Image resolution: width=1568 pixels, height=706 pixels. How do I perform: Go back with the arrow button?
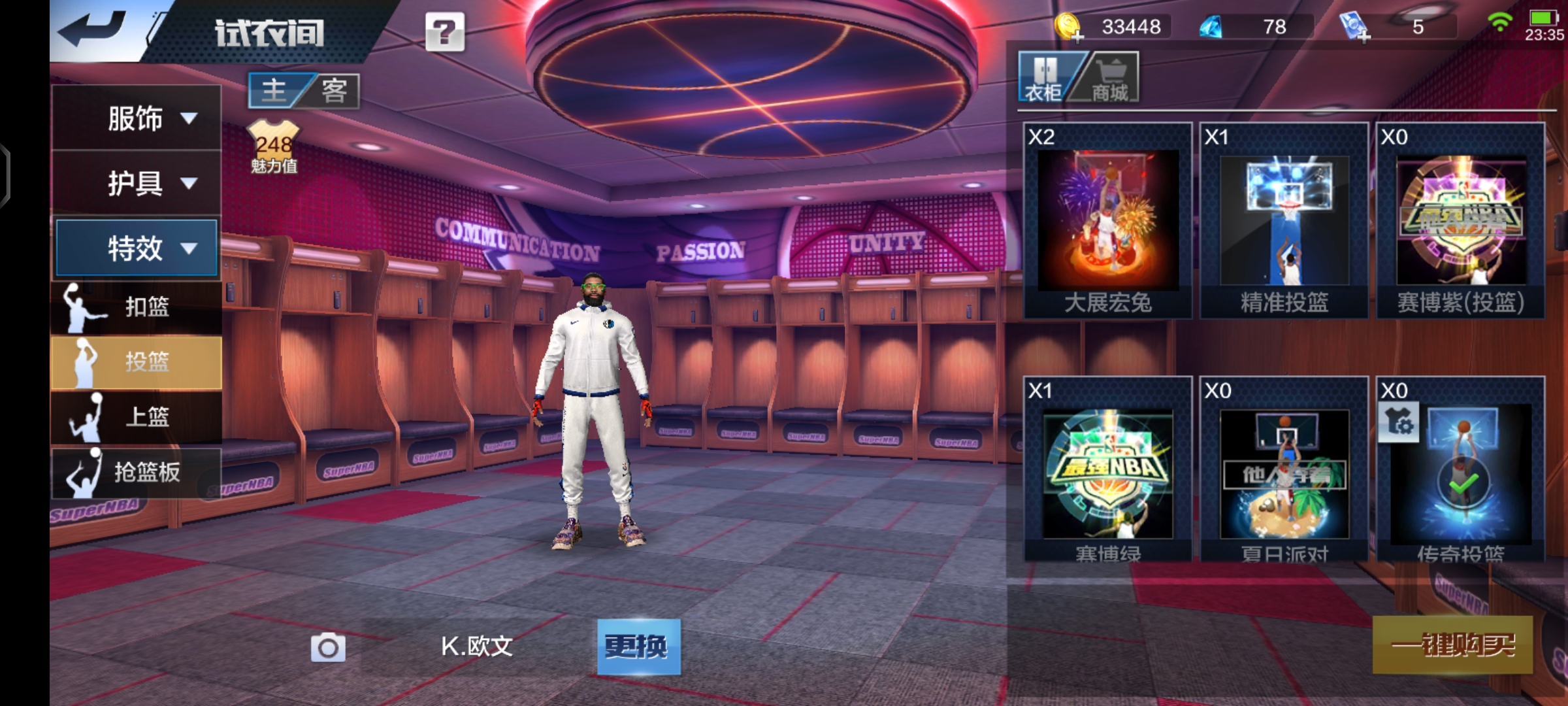93,29
